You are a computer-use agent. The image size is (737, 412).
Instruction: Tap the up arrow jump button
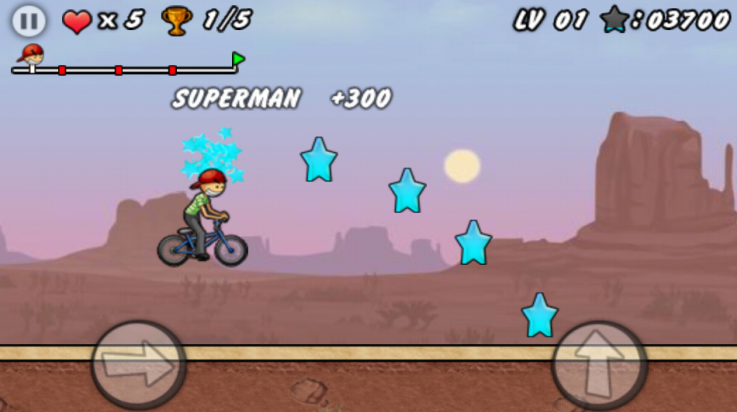click(x=599, y=365)
